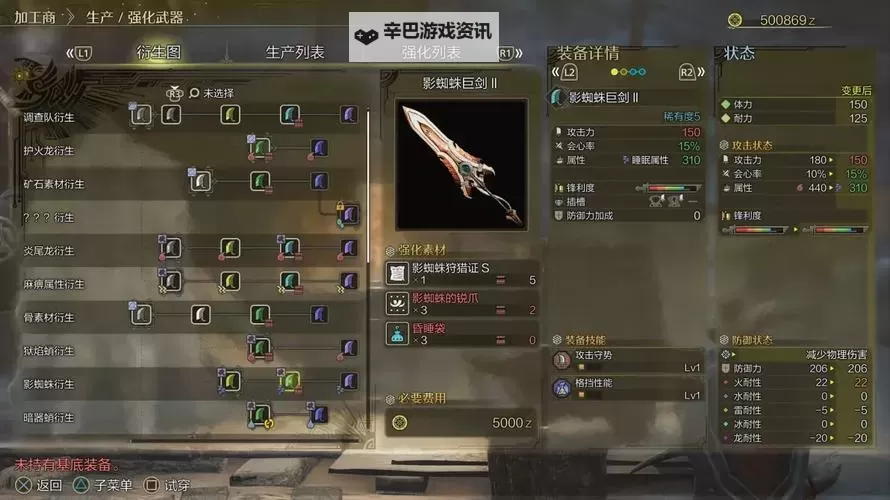The width and height of the screenshot is (890, 500).
Task: Select the 骨素材衍生 weapon row
Action: (x=48, y=317)
